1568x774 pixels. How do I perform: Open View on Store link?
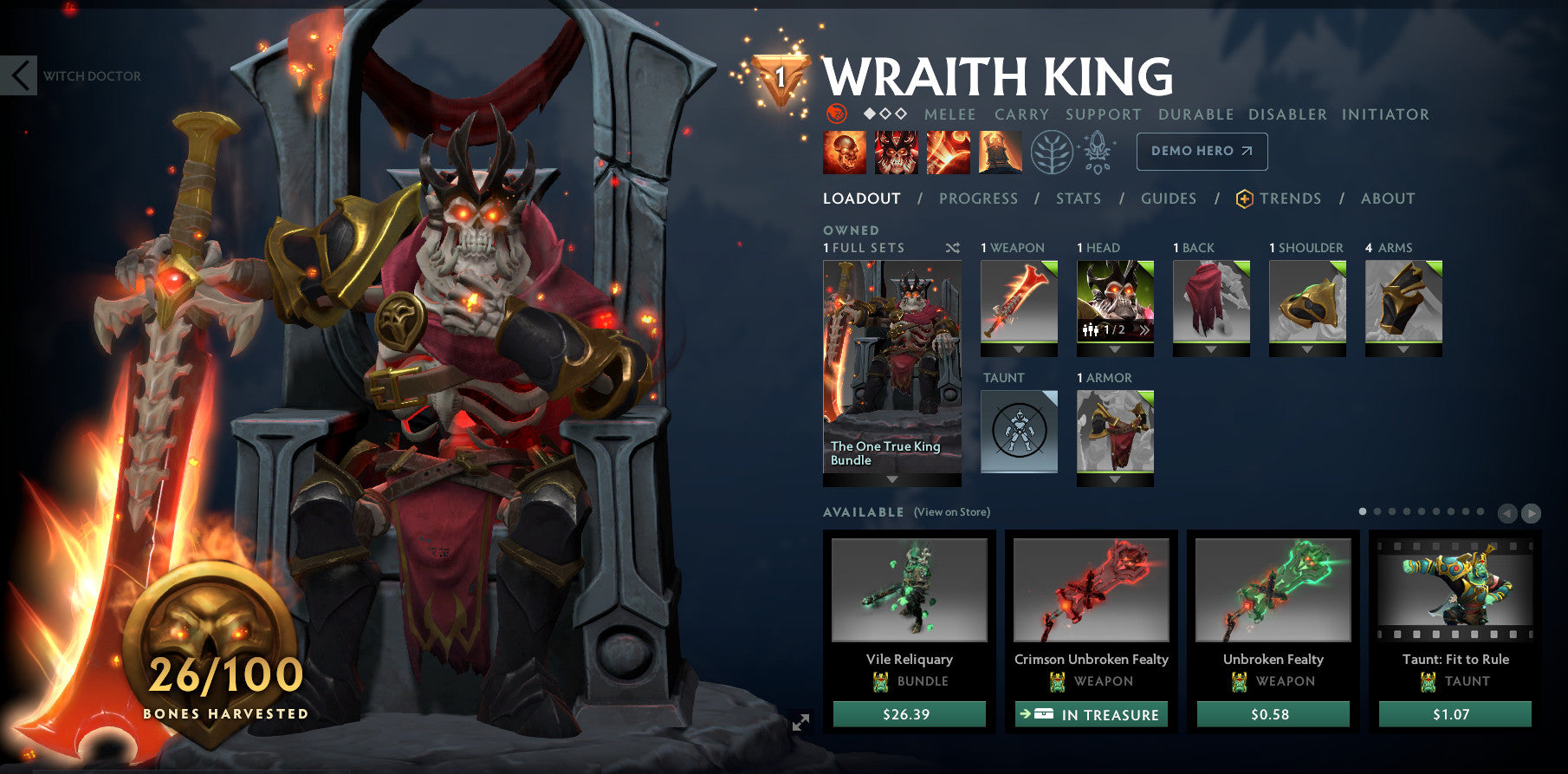(950, 512)
